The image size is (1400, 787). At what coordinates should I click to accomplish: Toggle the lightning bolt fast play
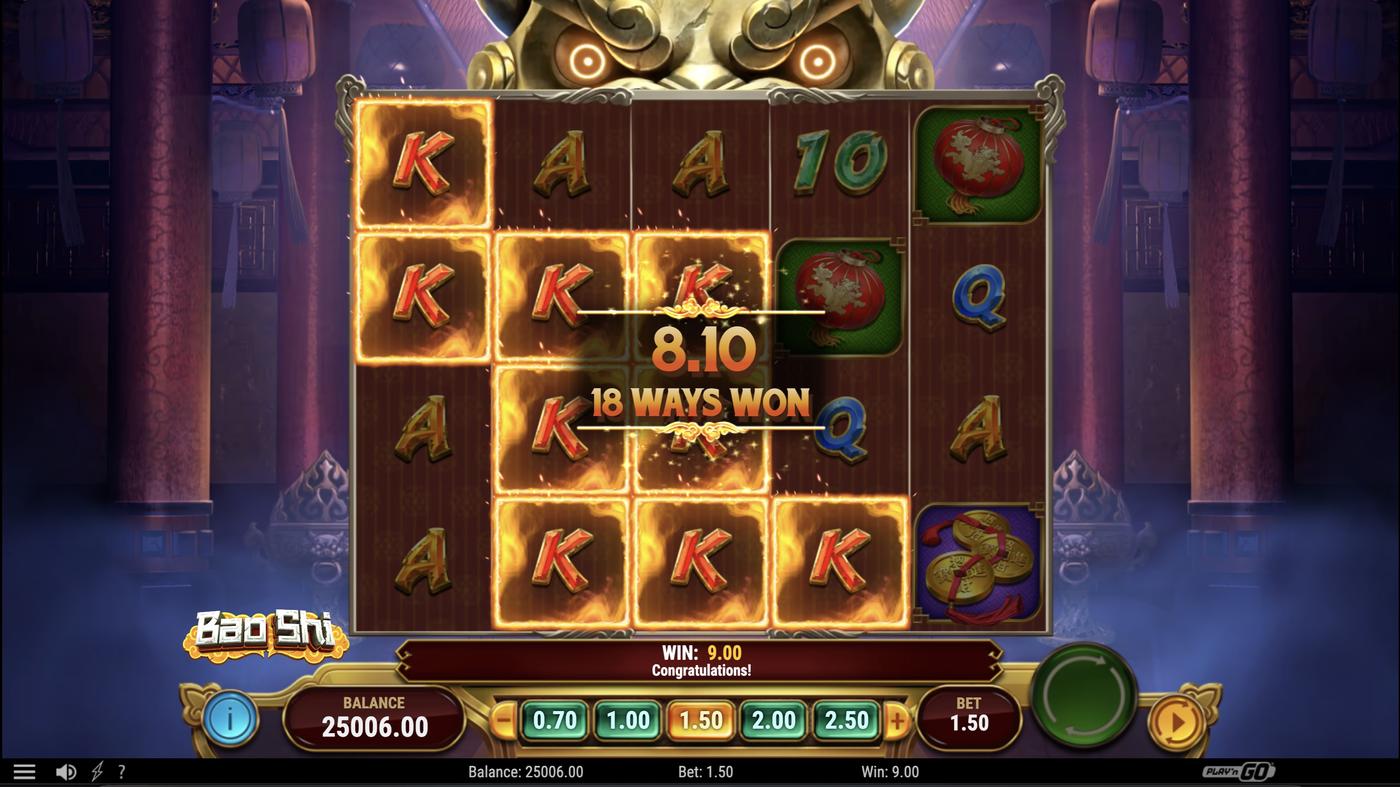(97, 772)
